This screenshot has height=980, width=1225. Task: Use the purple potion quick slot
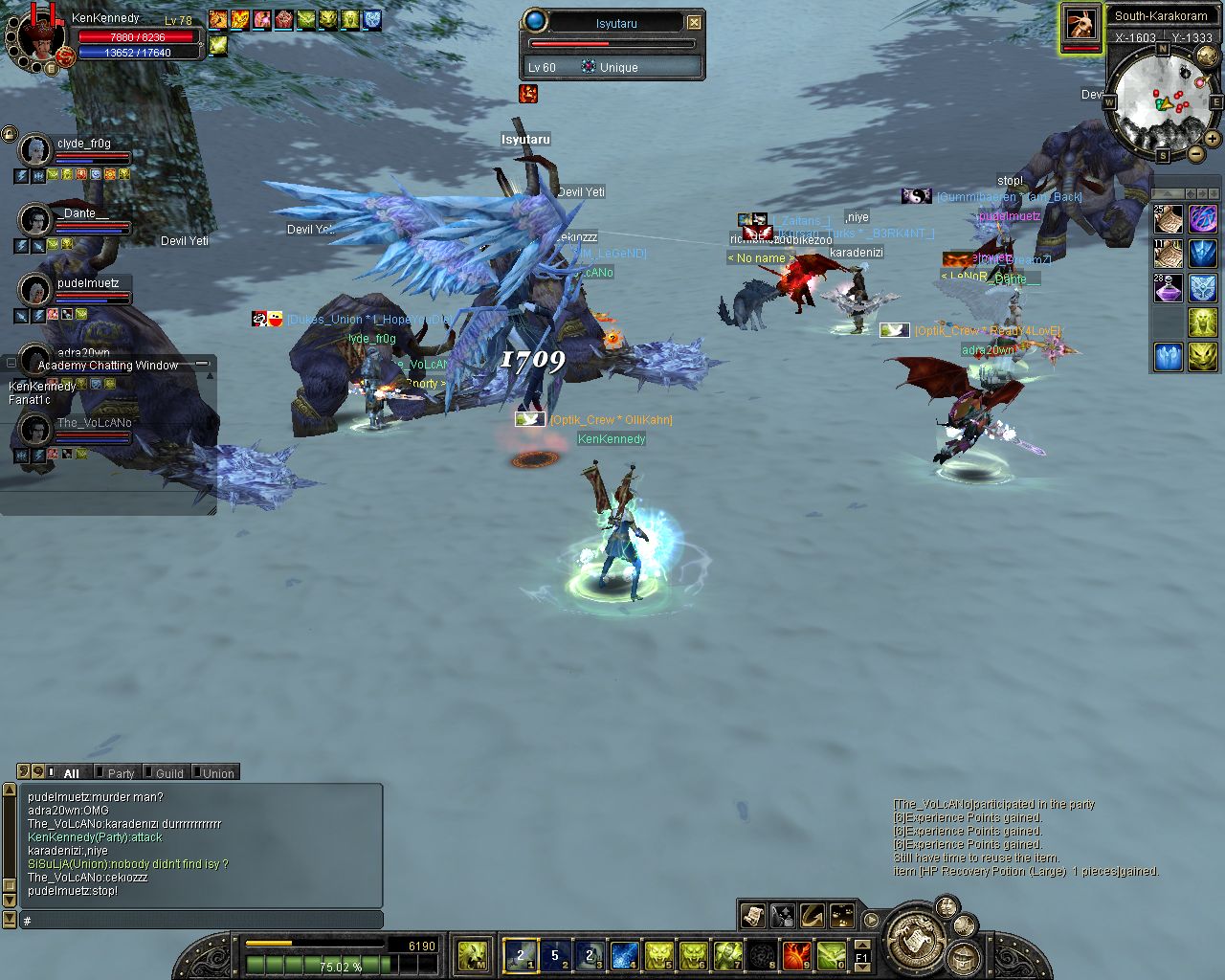[1169, 288]
